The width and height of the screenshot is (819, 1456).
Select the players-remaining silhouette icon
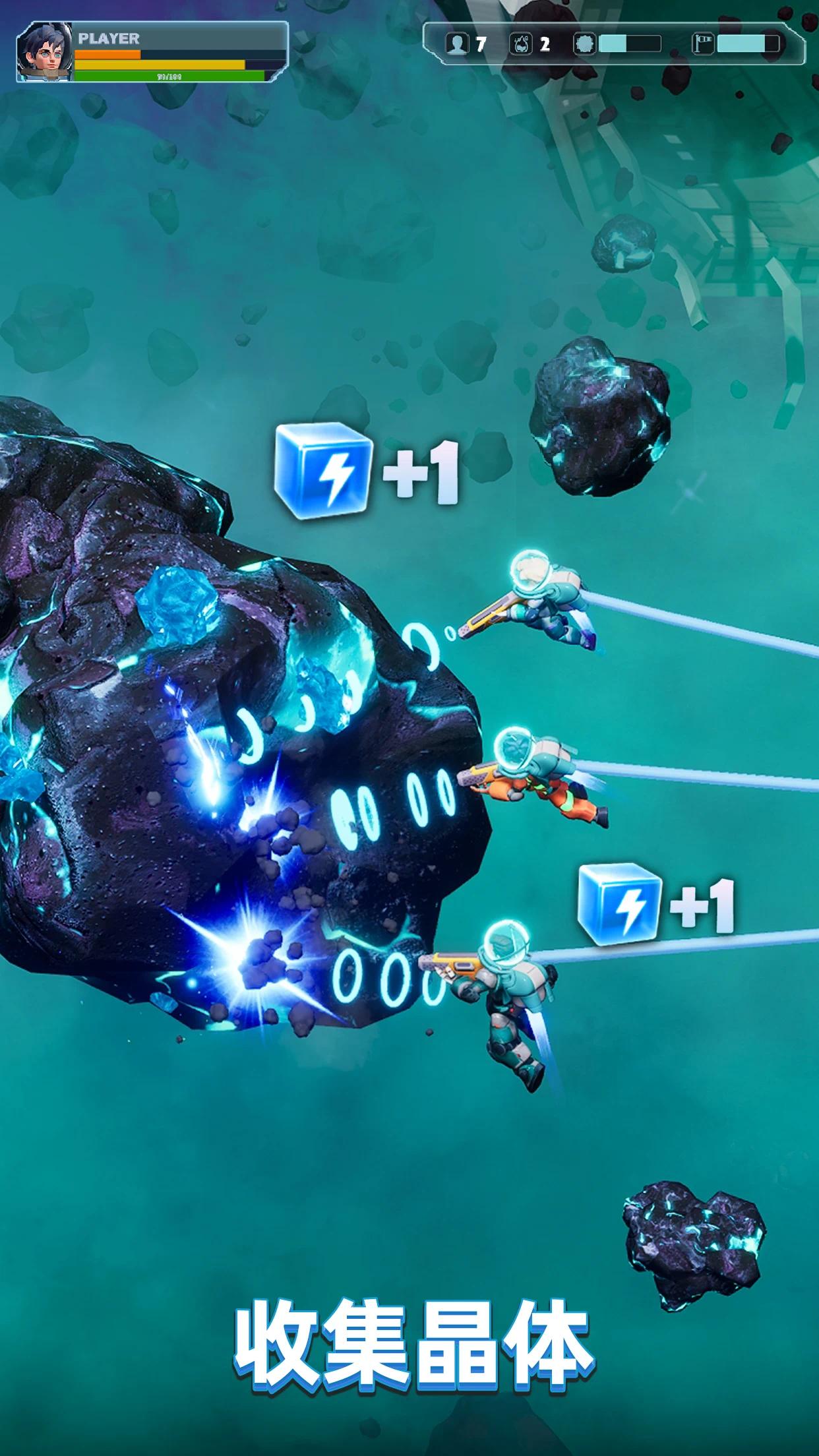[456, 44]
